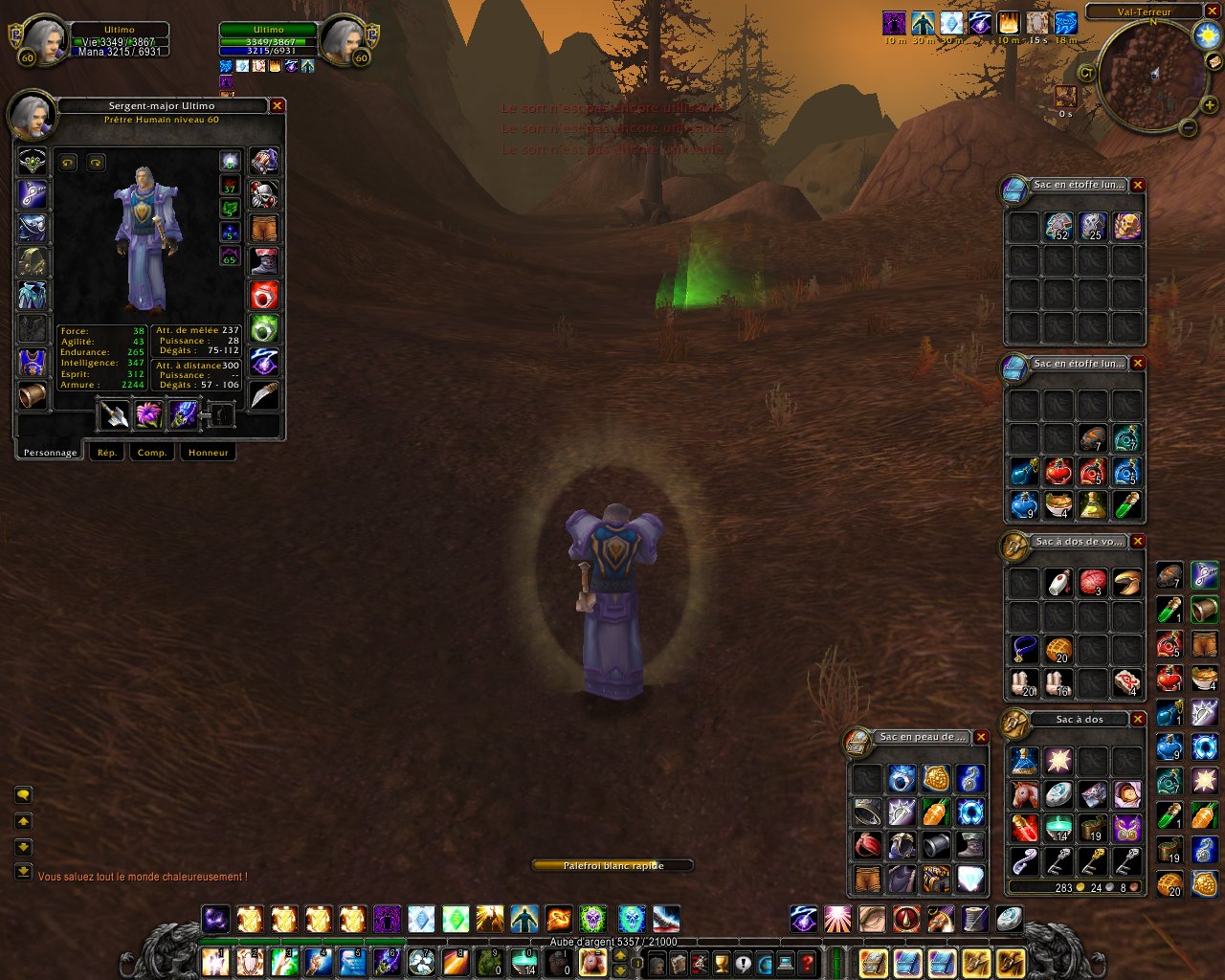The image size is (1225, 980).
Task: Select the necklace equipment slot
Action: point(33,194)
